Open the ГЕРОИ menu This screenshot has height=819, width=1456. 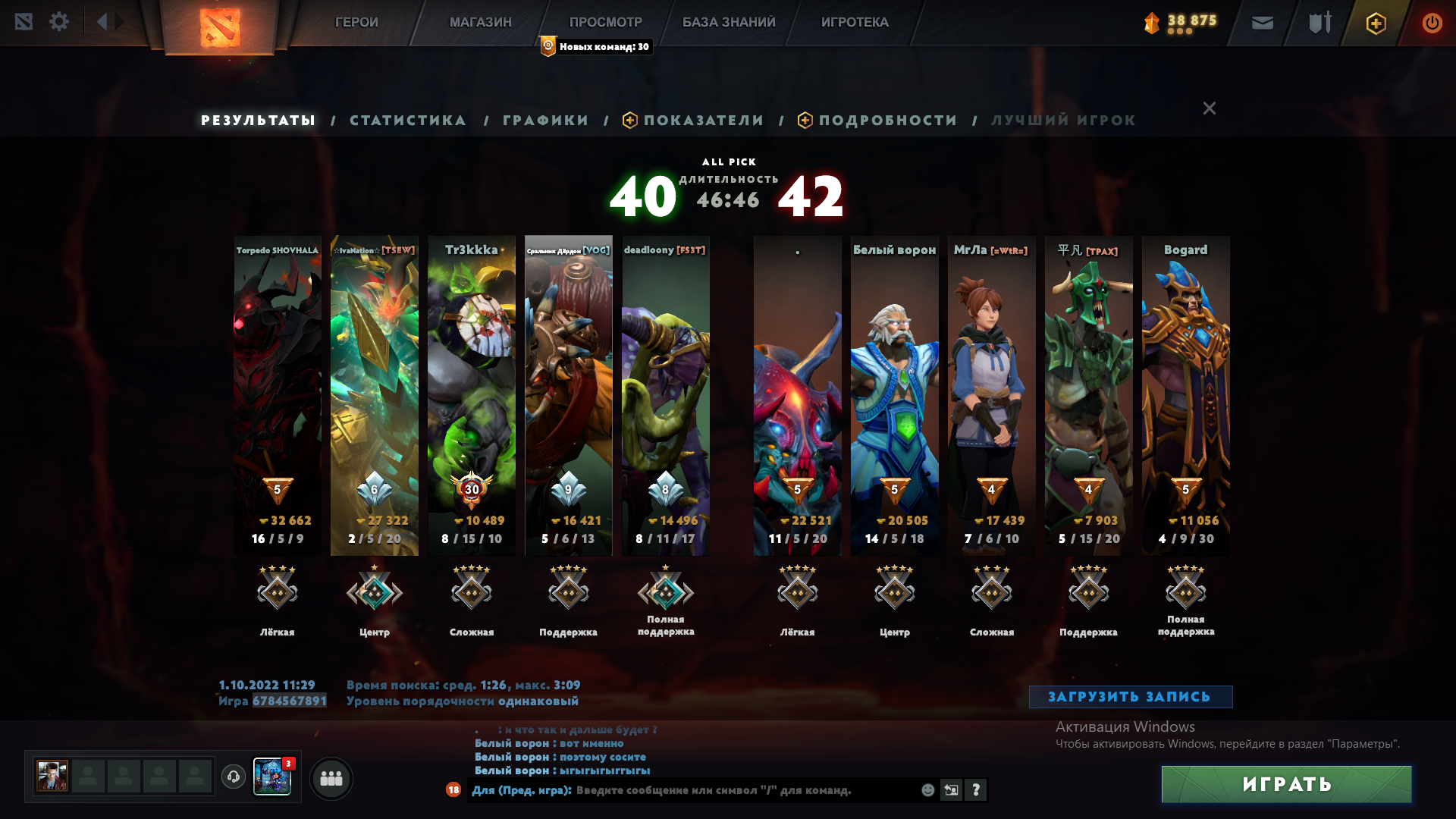point(357,22)
